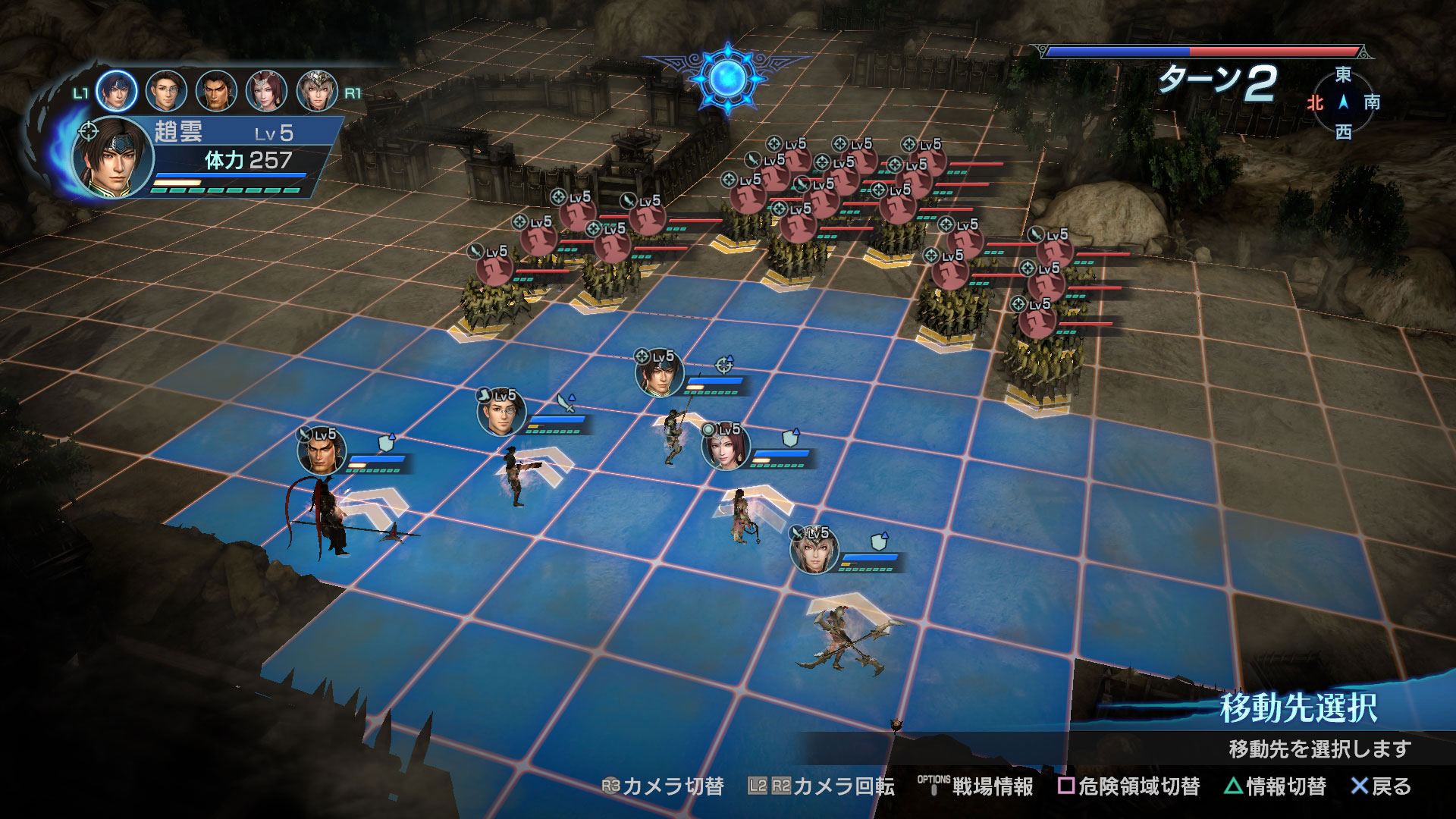Choose the glasses-wearing officer in the roster bar
Viewport: 1456px width, 819px height.
(166, 91)
